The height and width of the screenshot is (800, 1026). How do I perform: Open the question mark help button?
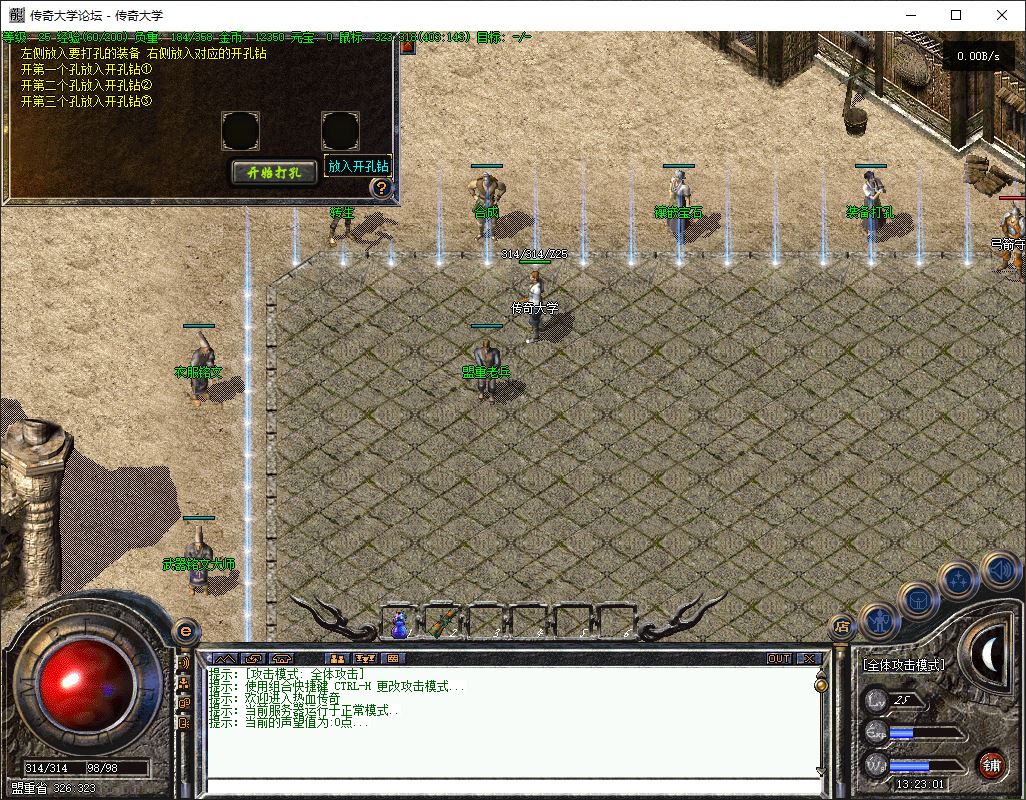click(x=380, y=187)
